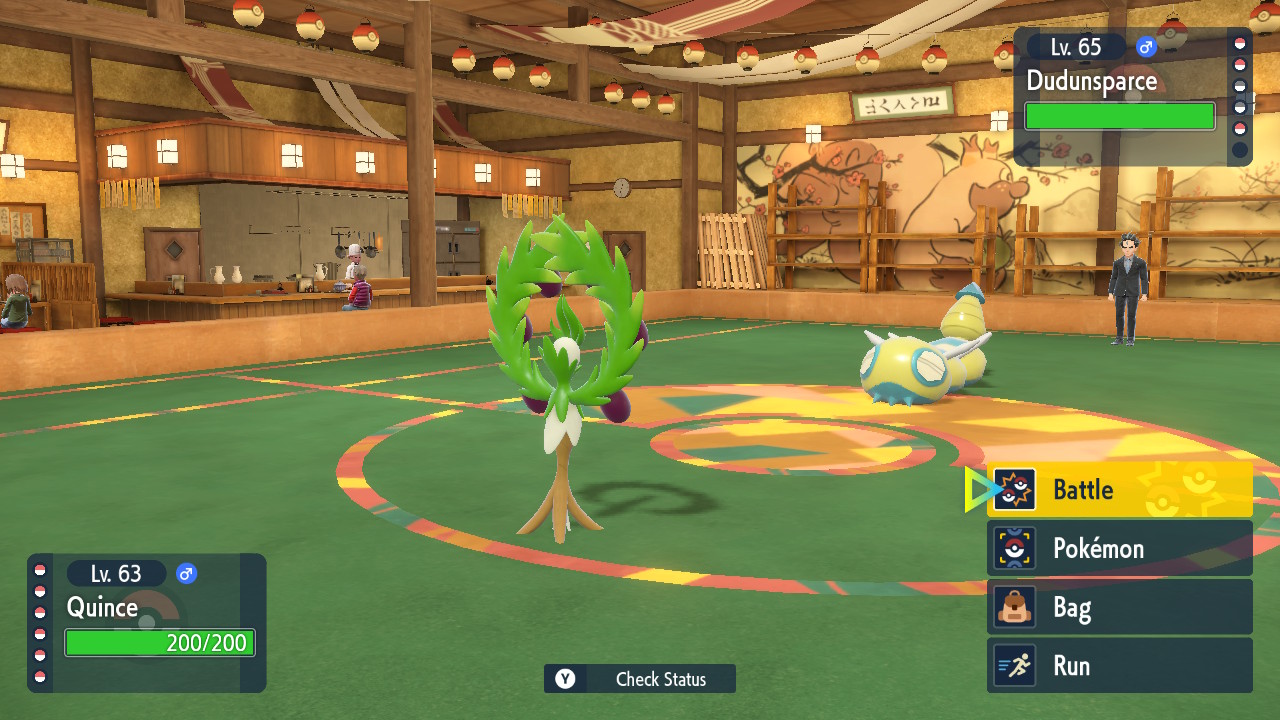Select the Run option
This screenshot has height=720, width=1280.
(x=1119, y=666)
